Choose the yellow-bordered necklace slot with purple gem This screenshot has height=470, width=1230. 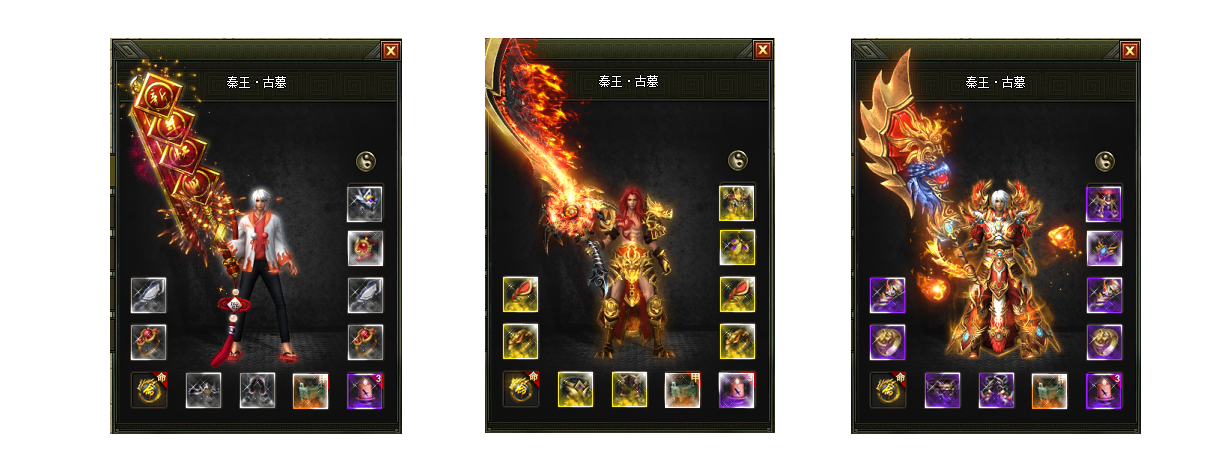tap(737, 248)
